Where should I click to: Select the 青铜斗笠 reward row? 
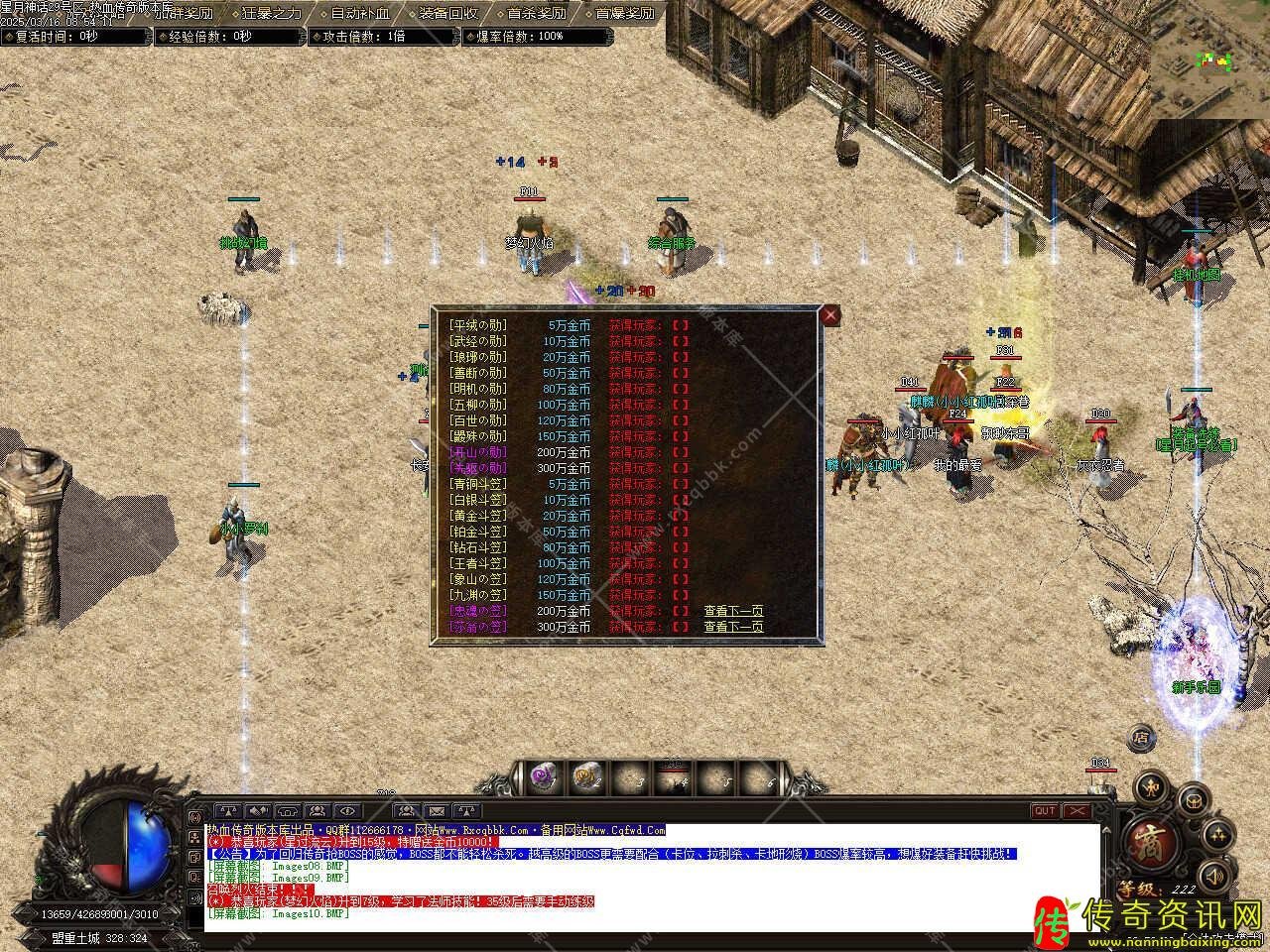coord(477,484)
